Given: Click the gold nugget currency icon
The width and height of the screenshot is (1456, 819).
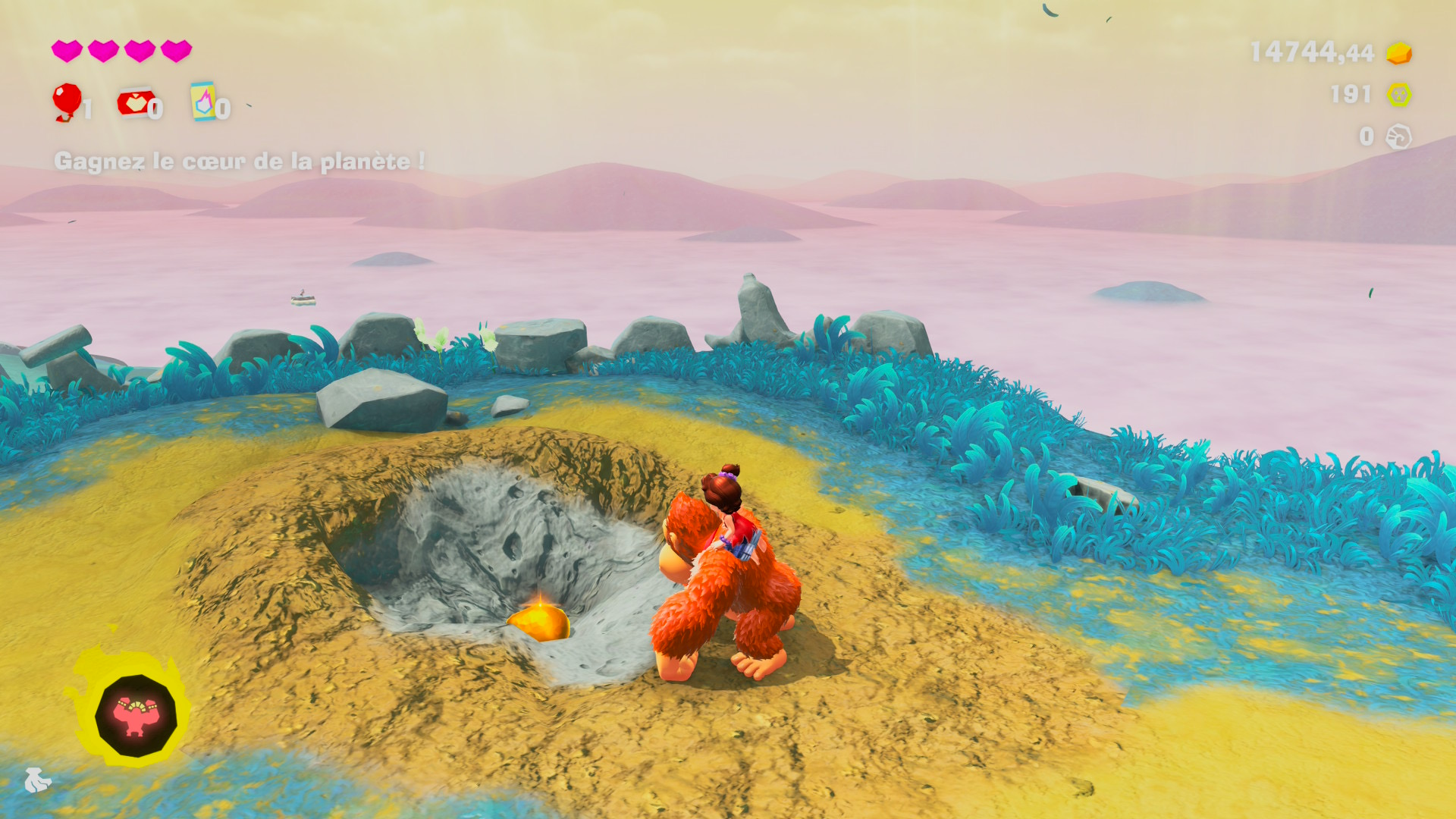Looking at the screenshot, I should 1398,53.
